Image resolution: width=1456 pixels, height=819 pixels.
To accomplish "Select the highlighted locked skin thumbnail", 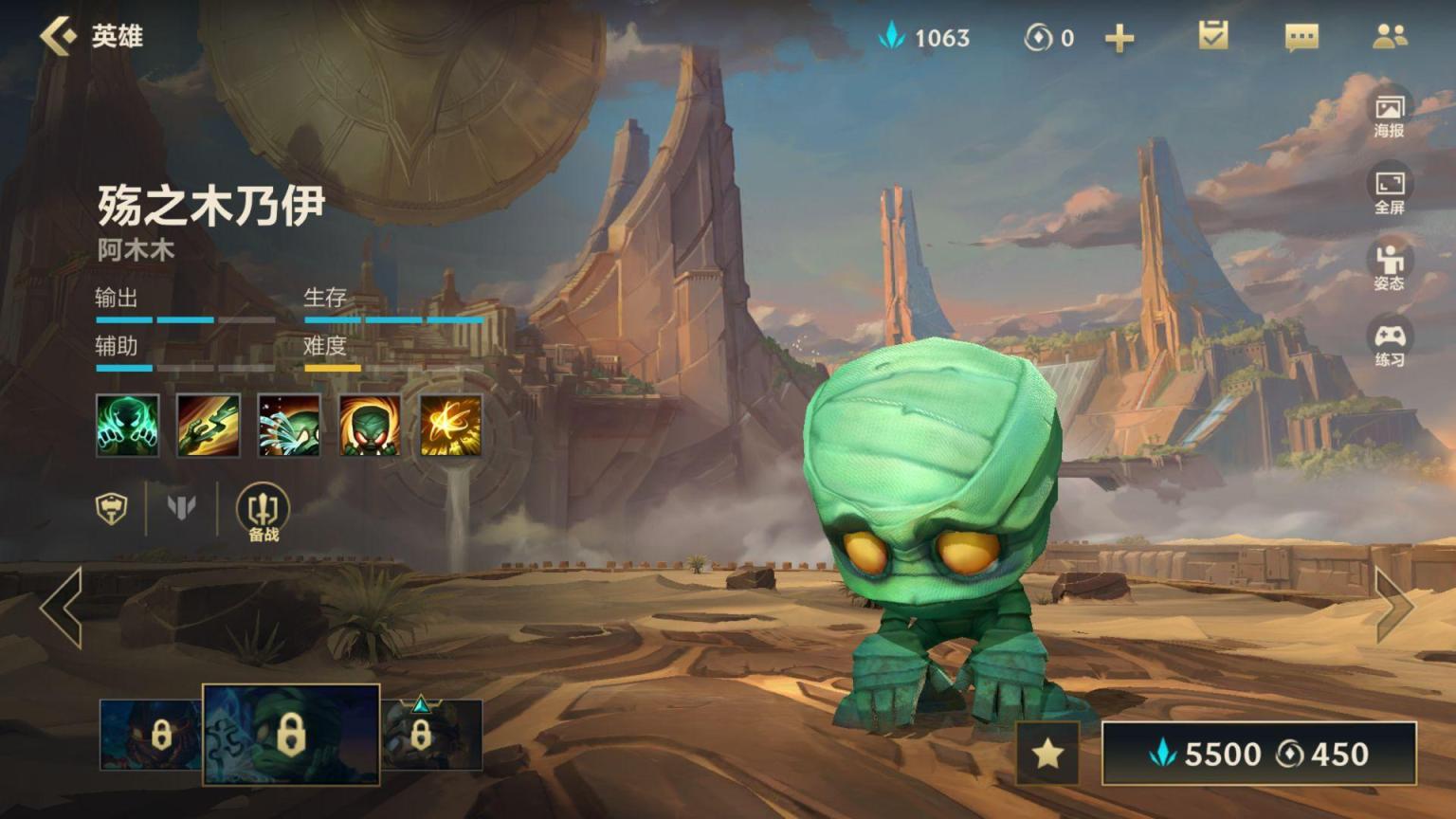I will 291,735.
